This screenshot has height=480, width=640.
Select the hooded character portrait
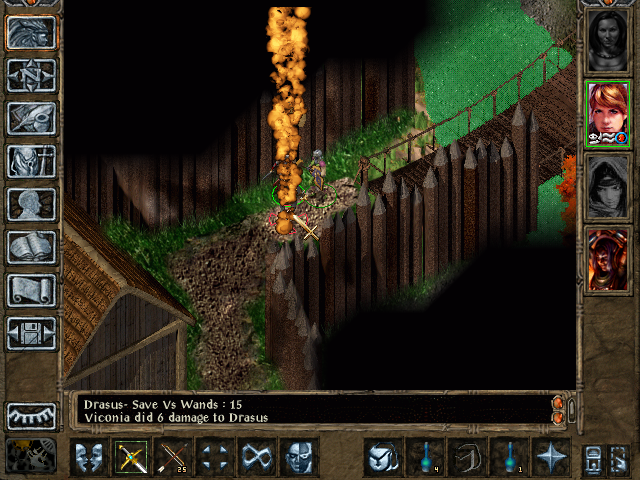(607, 186)
